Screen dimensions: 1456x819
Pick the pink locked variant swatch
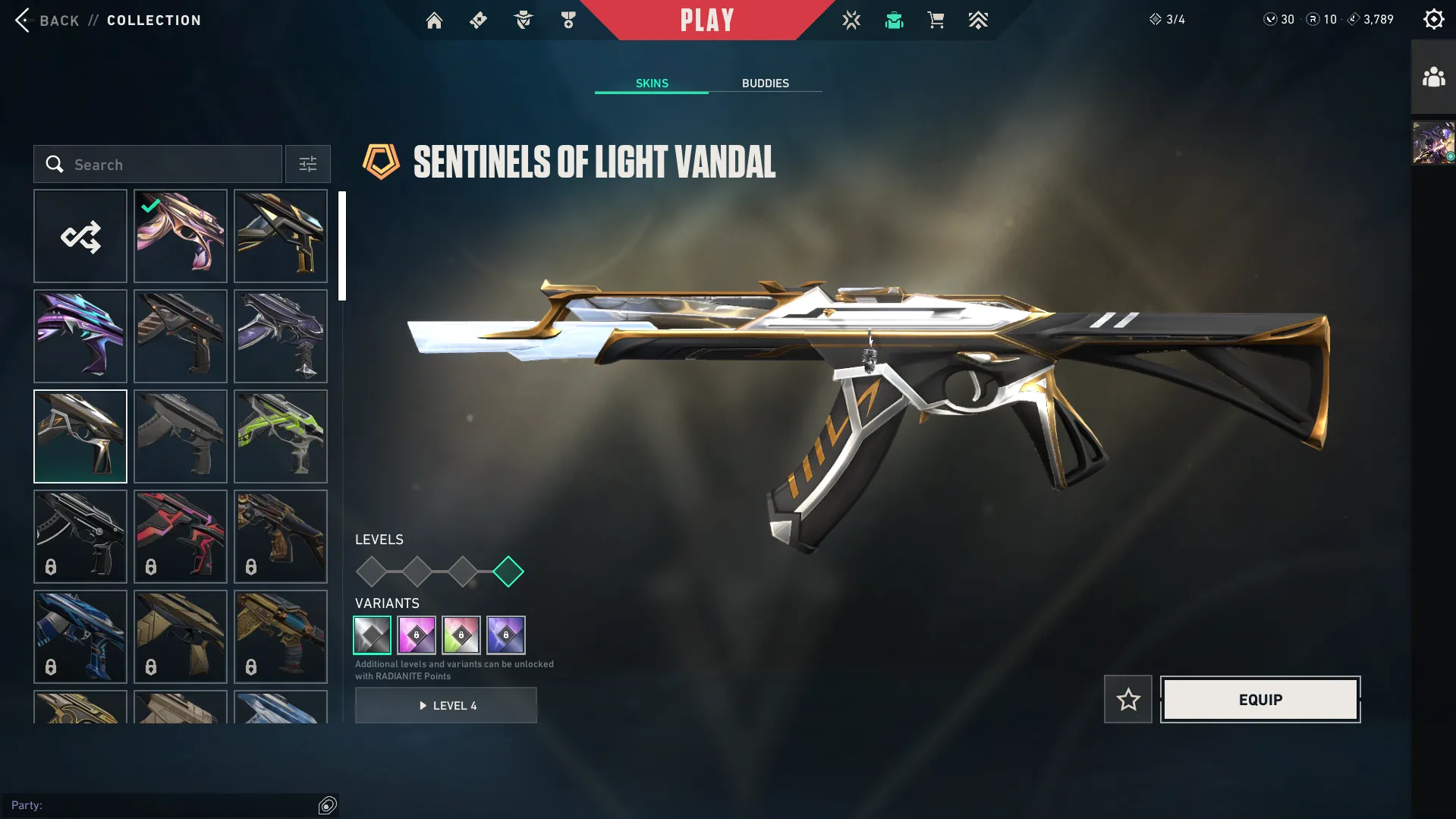tap(417, 635)
